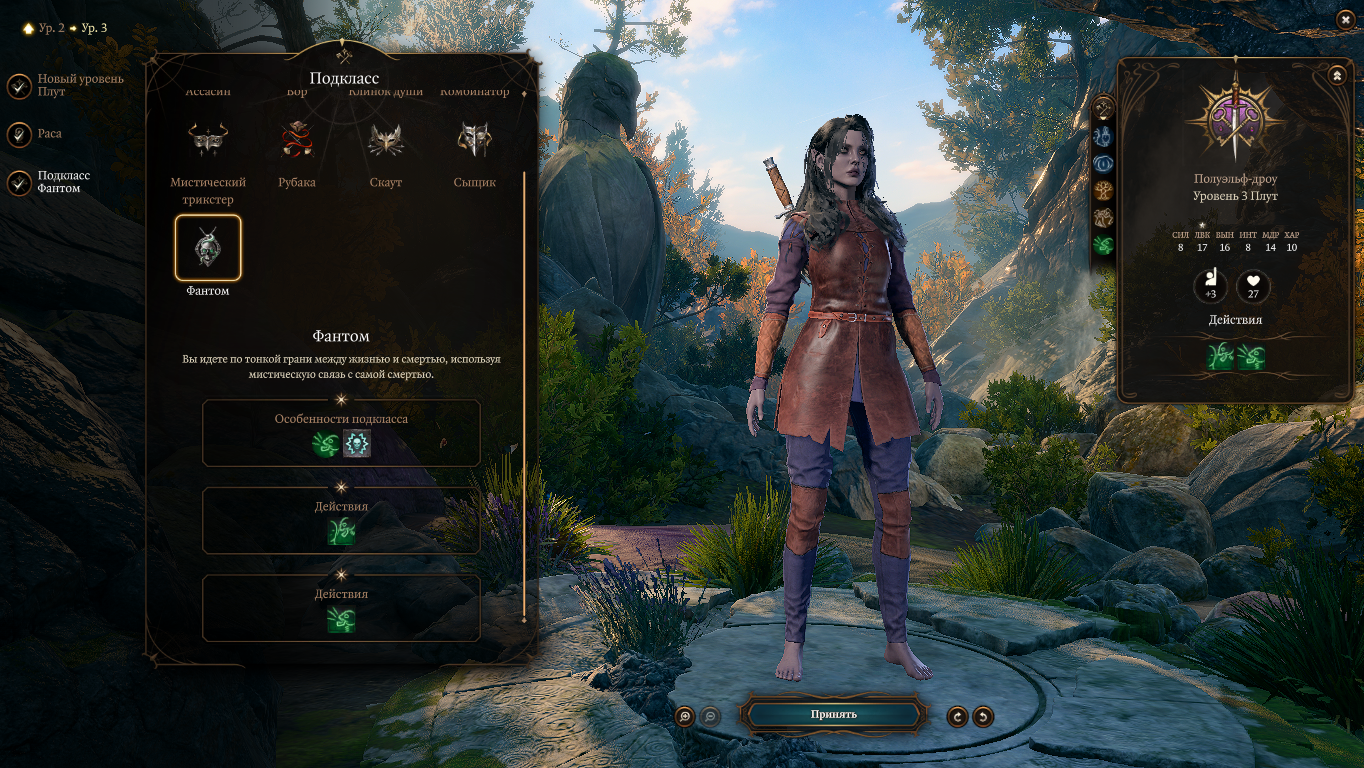Screen dimensions: 1364x768
Task: Zoom in on the character model
Action: (x=685, y=716)
